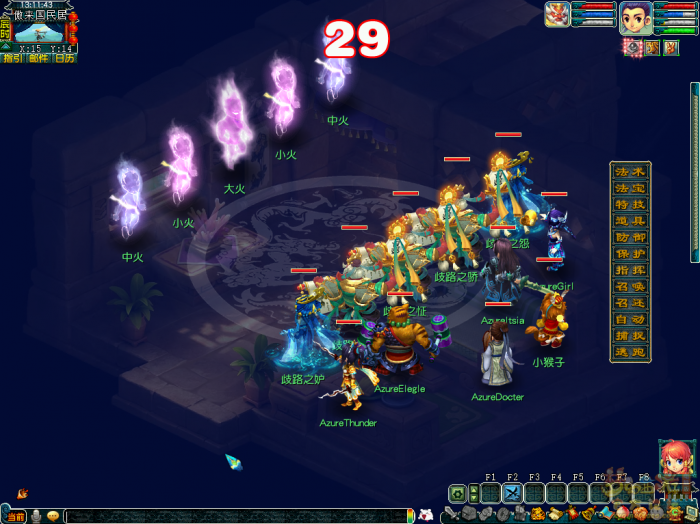Activate the F2 crossed-blades skill slot
The width and height of the screenshot is (700, 524).
tap(512, 493)
